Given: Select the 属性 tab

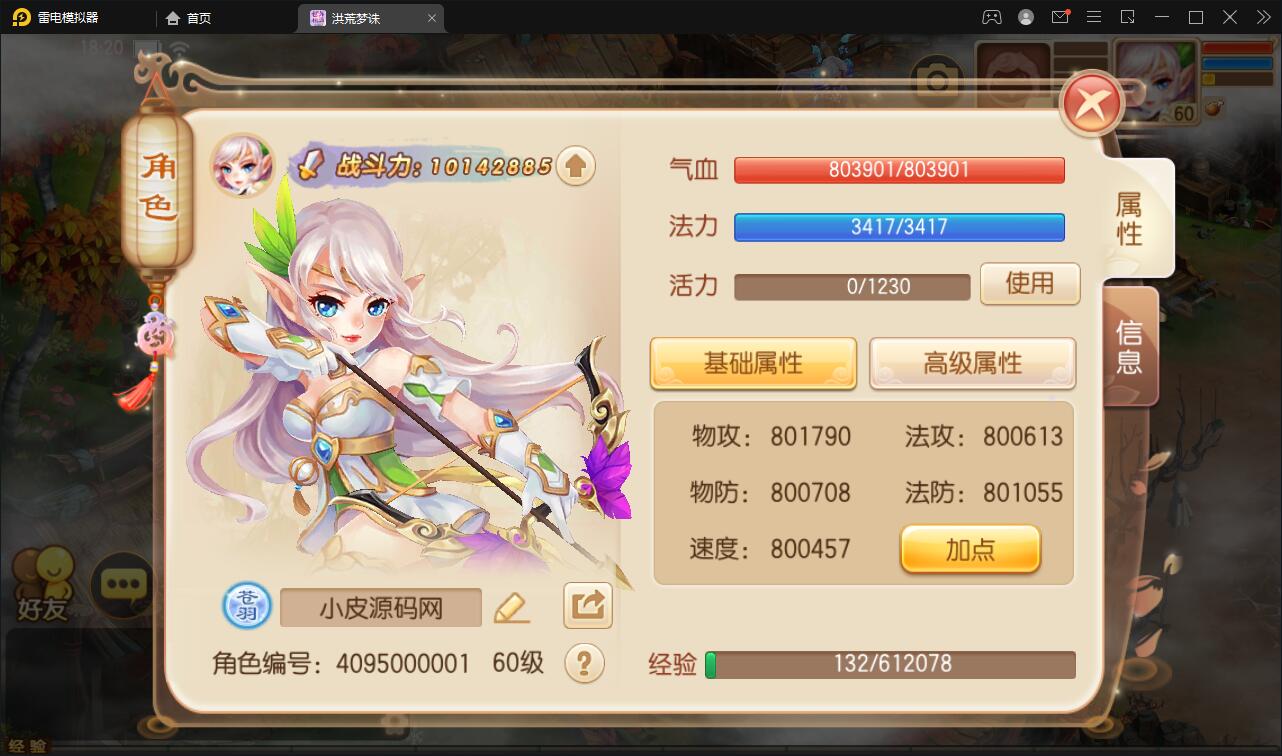Looking at the screenshot, I should 1129,216.
